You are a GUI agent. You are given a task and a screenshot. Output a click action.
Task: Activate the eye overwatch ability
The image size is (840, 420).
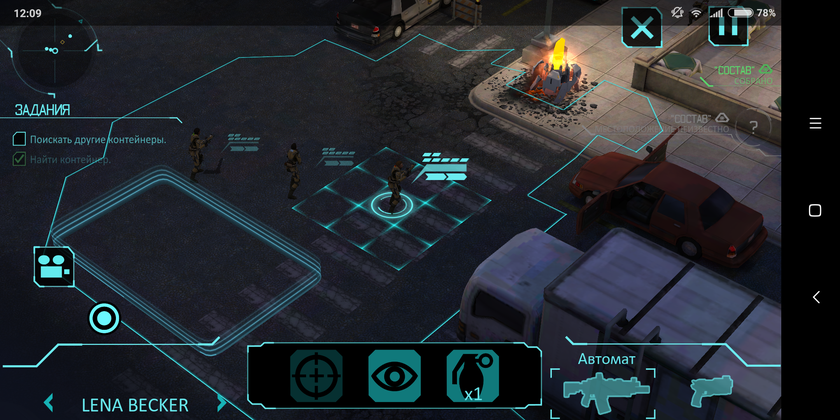[x=394, y=376]
